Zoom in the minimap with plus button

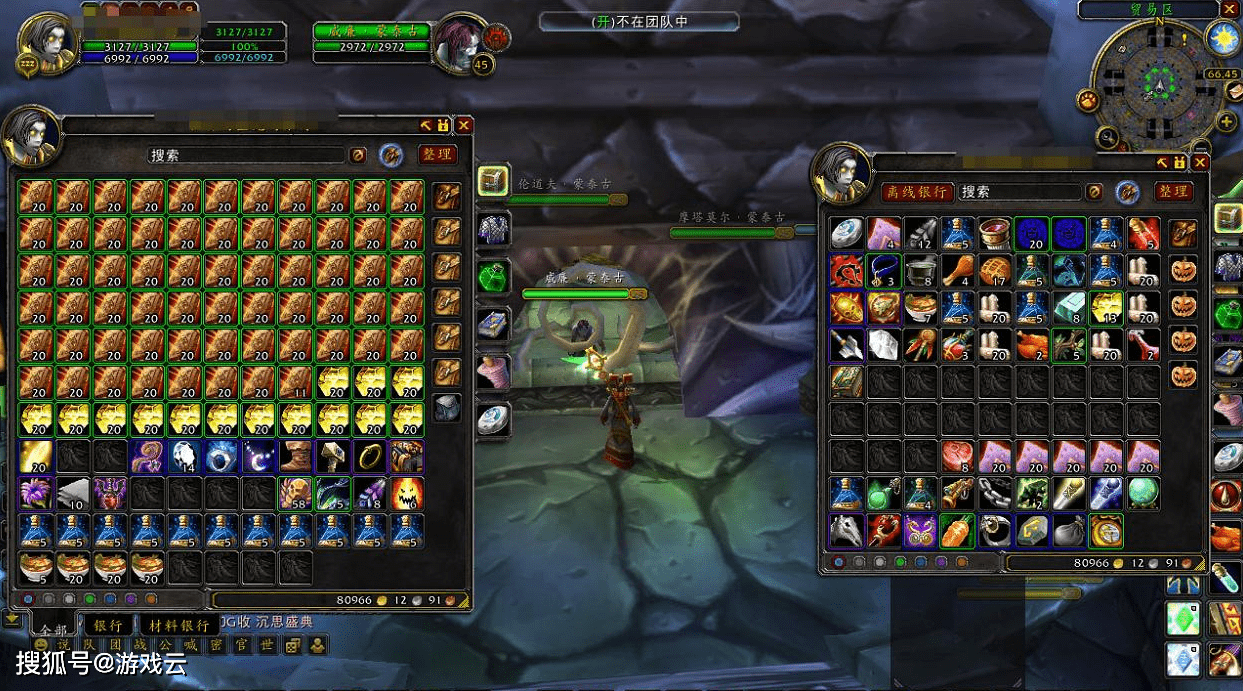(x=1227, y=122)
